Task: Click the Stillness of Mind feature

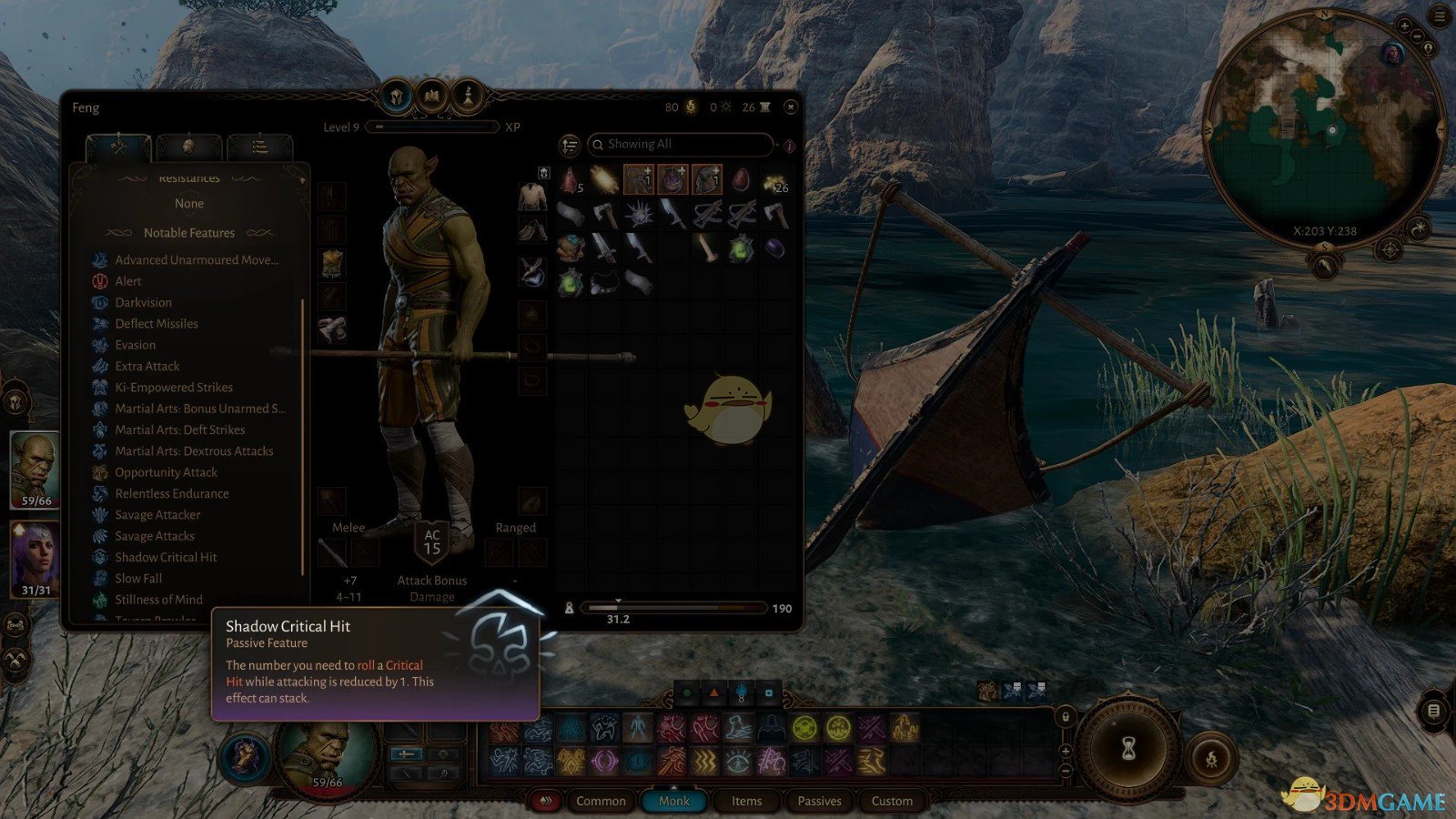Action: click(158, 600)
